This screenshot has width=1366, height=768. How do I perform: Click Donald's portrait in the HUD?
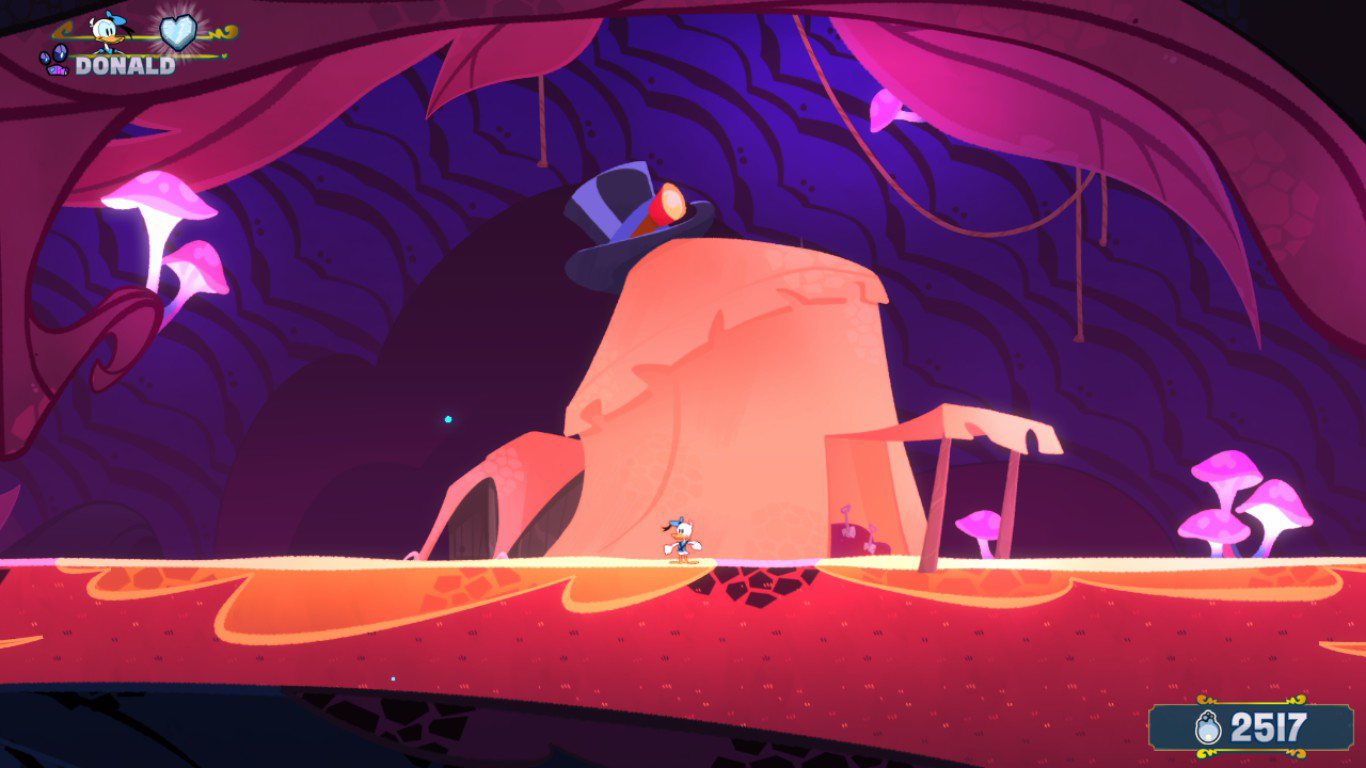(104, 30)
